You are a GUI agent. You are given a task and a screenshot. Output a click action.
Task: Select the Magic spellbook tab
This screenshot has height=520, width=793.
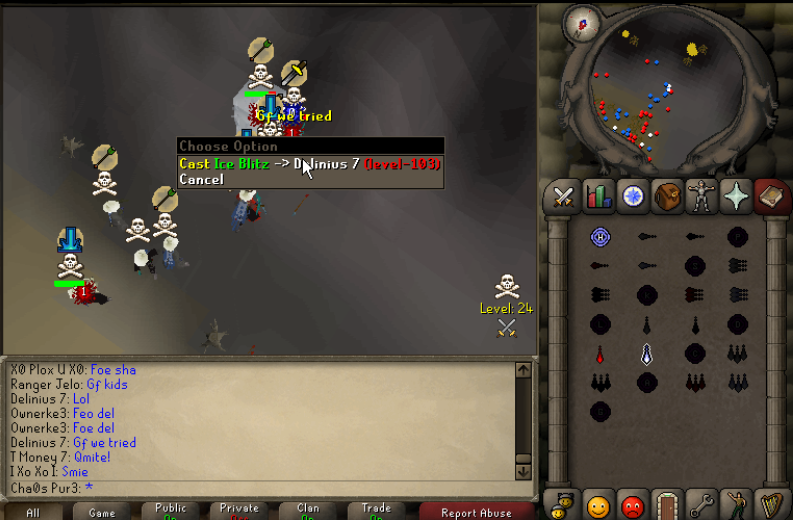coord(771,197)
